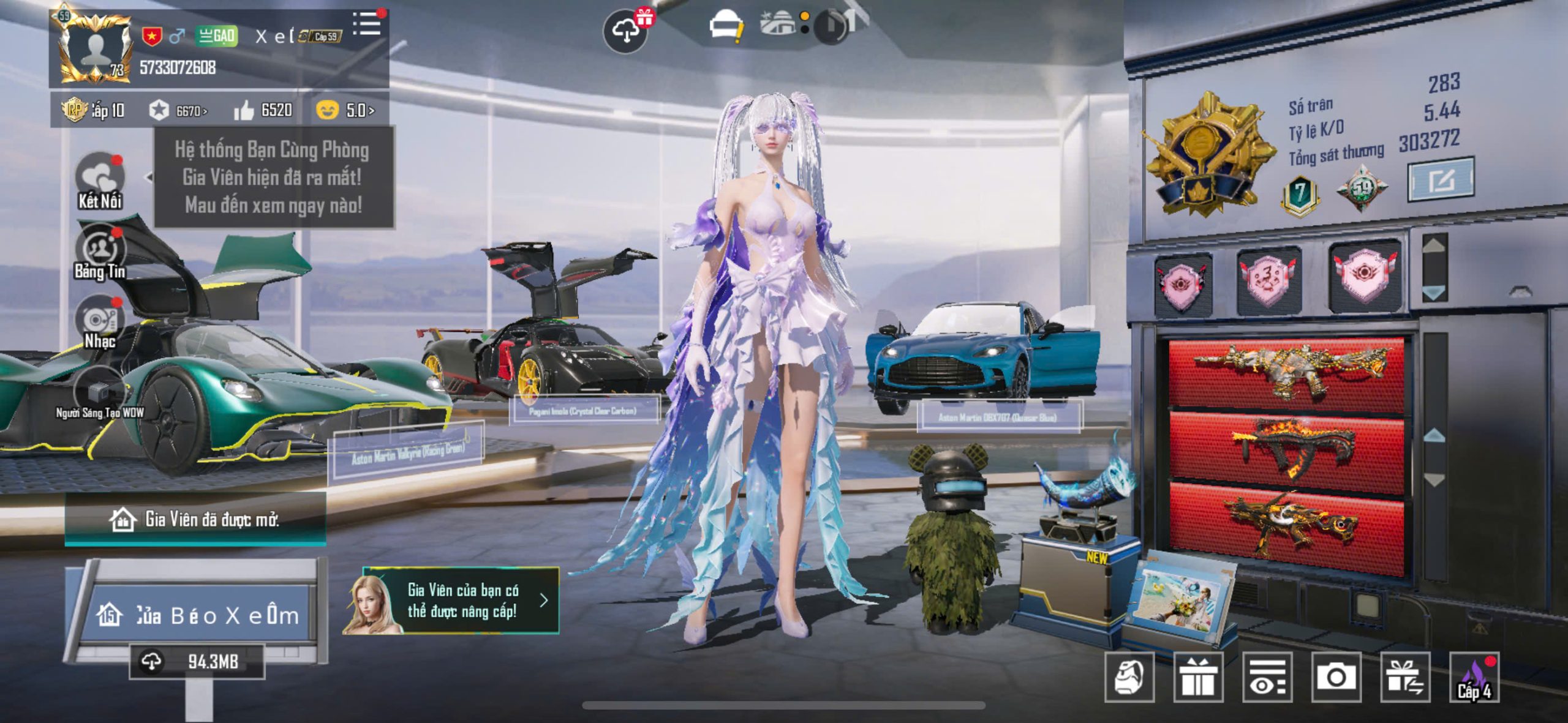Edit the stats showcase panel
Screen dimensions: 1568x723
coord(1441,180)
